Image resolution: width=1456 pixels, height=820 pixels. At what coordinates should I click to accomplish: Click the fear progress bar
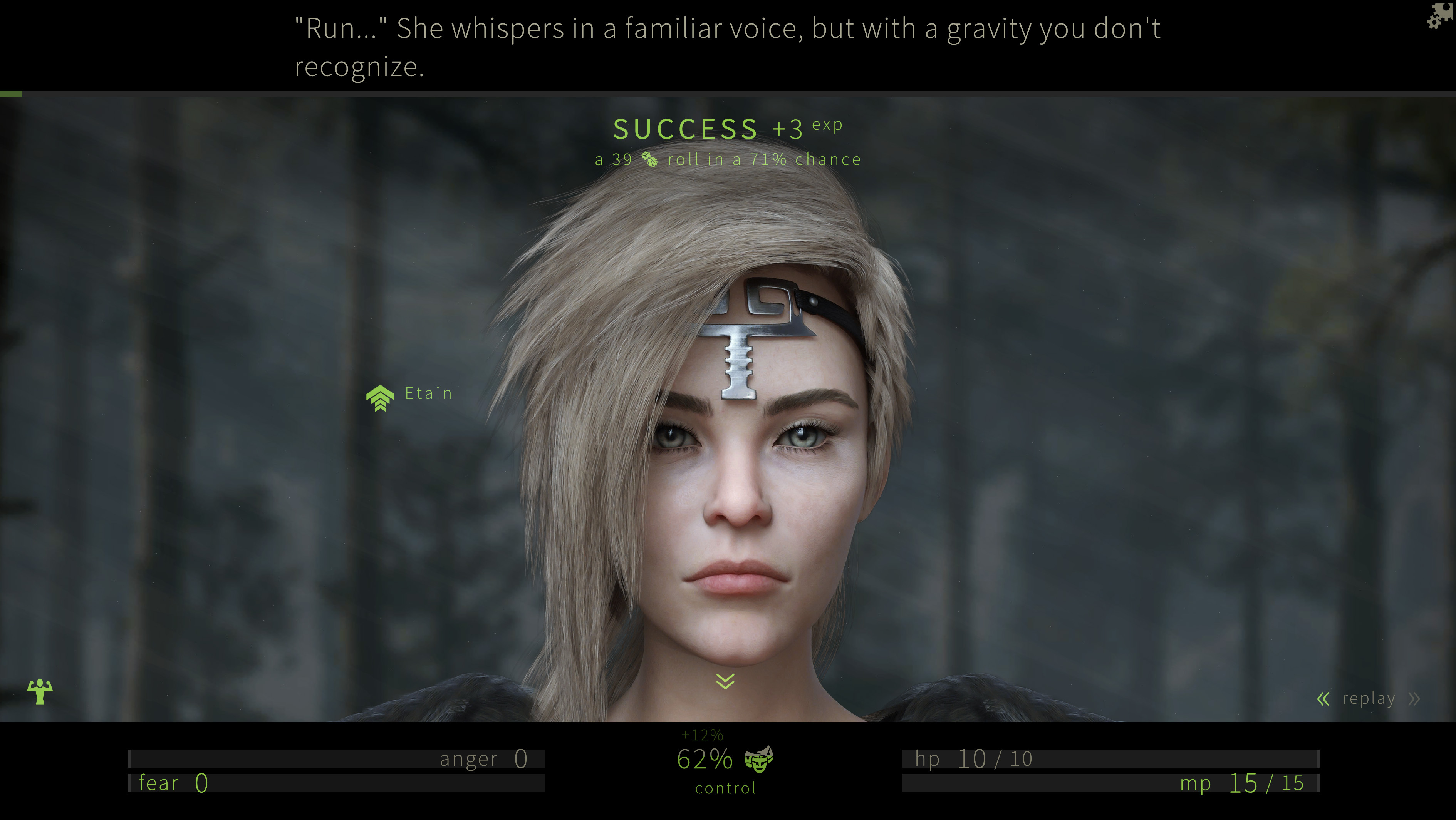(x=339, y=783)
